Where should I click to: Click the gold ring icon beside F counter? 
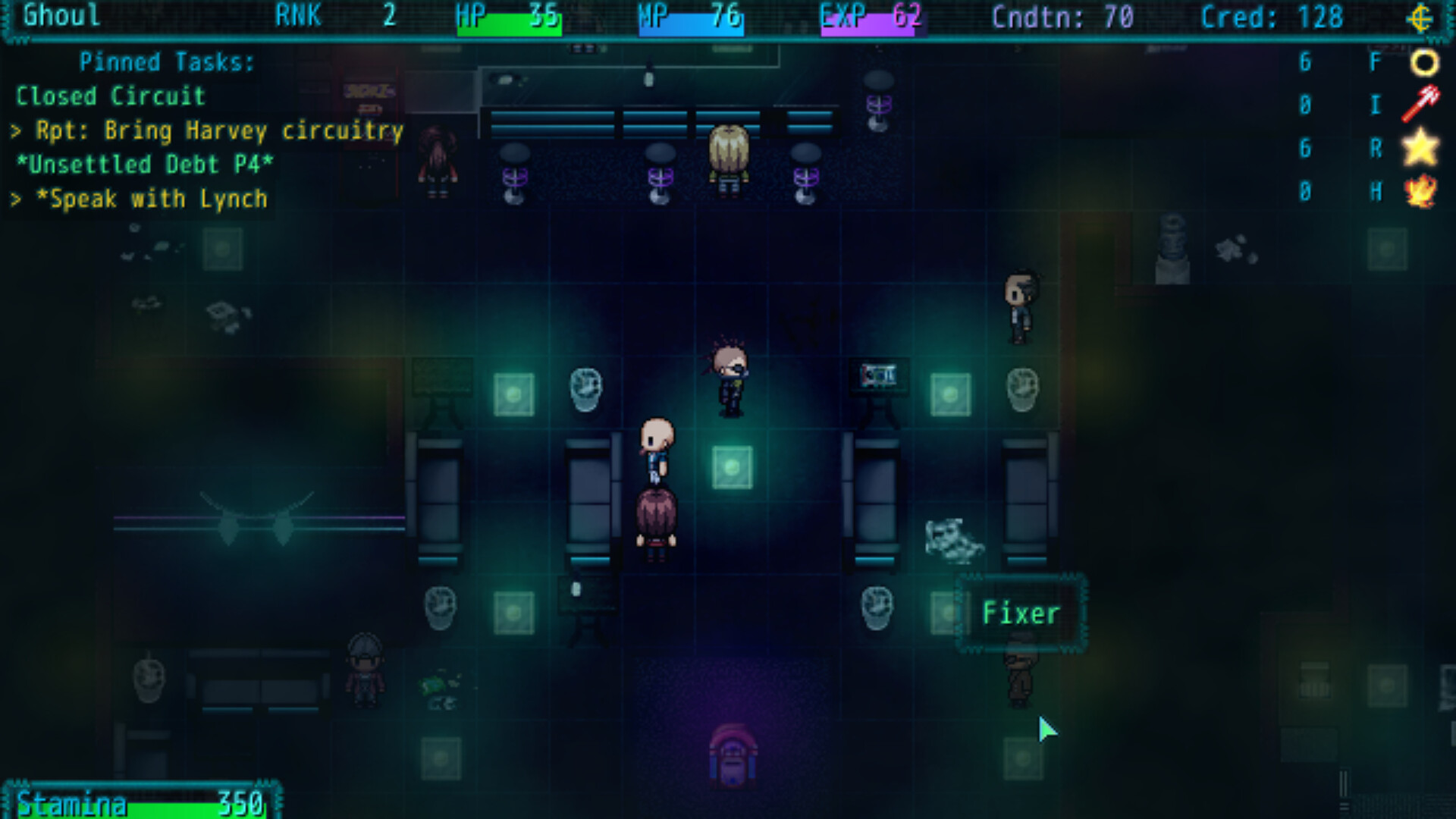coord(1424,61)
